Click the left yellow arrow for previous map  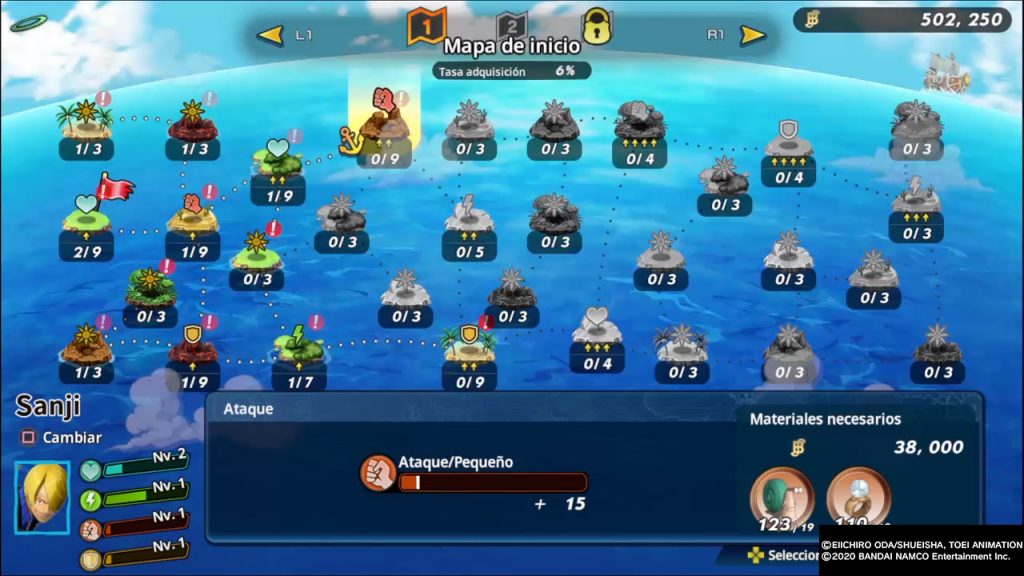click(x=270, y=36)
